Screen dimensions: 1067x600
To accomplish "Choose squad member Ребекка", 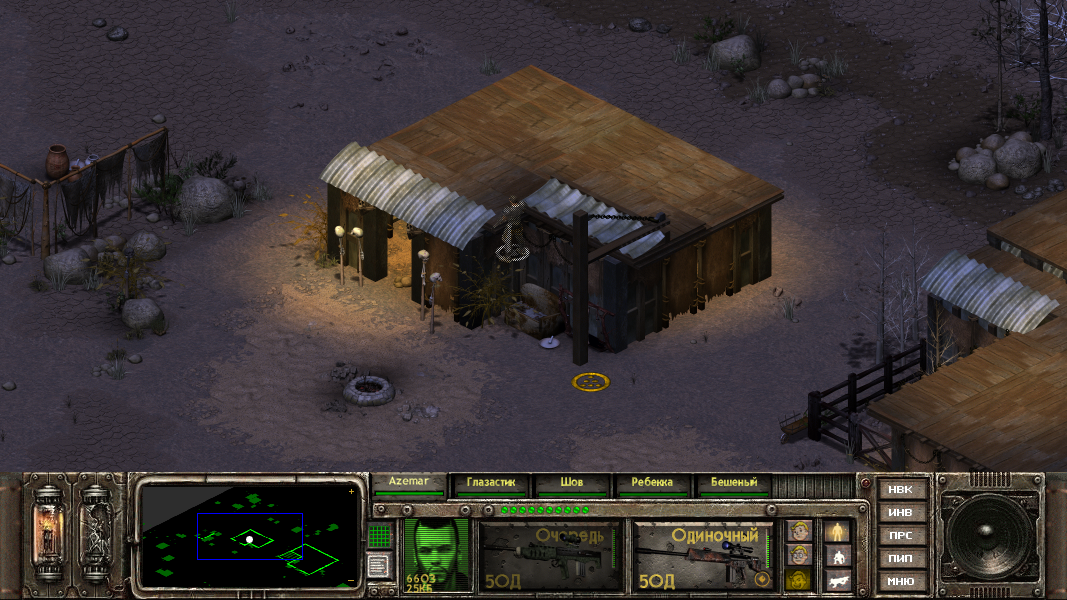I will click(652, 483).
